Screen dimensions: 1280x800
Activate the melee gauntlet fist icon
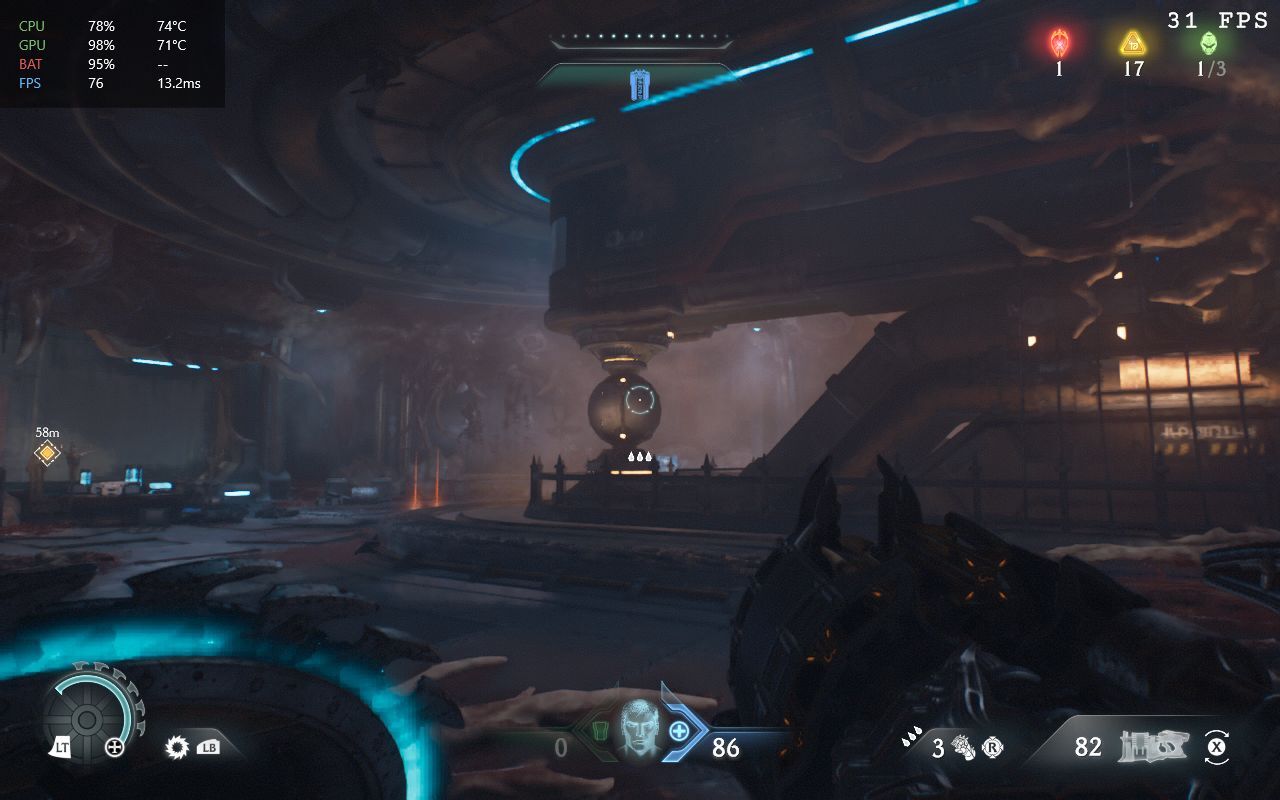pyautogui.click(x=963, y=747)
